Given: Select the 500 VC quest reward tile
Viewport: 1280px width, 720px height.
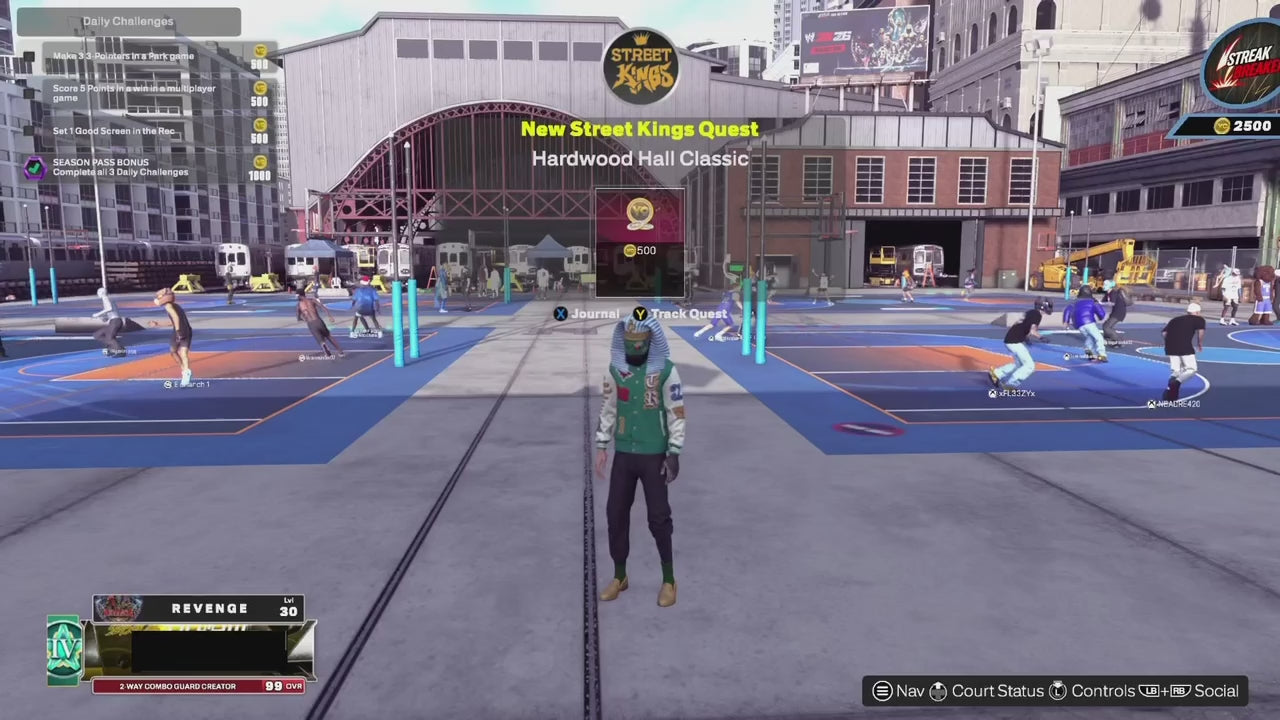Looking at the screenshot, I should point(640,243).
